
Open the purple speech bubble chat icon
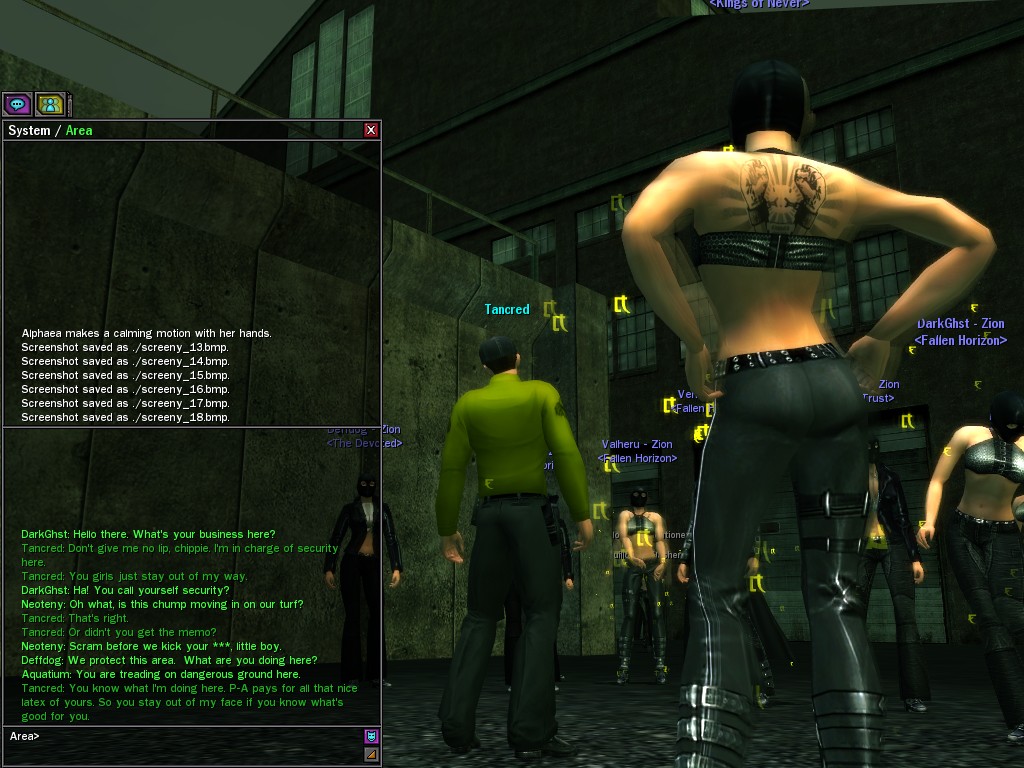pyautogui.click(x=17, y=103)
